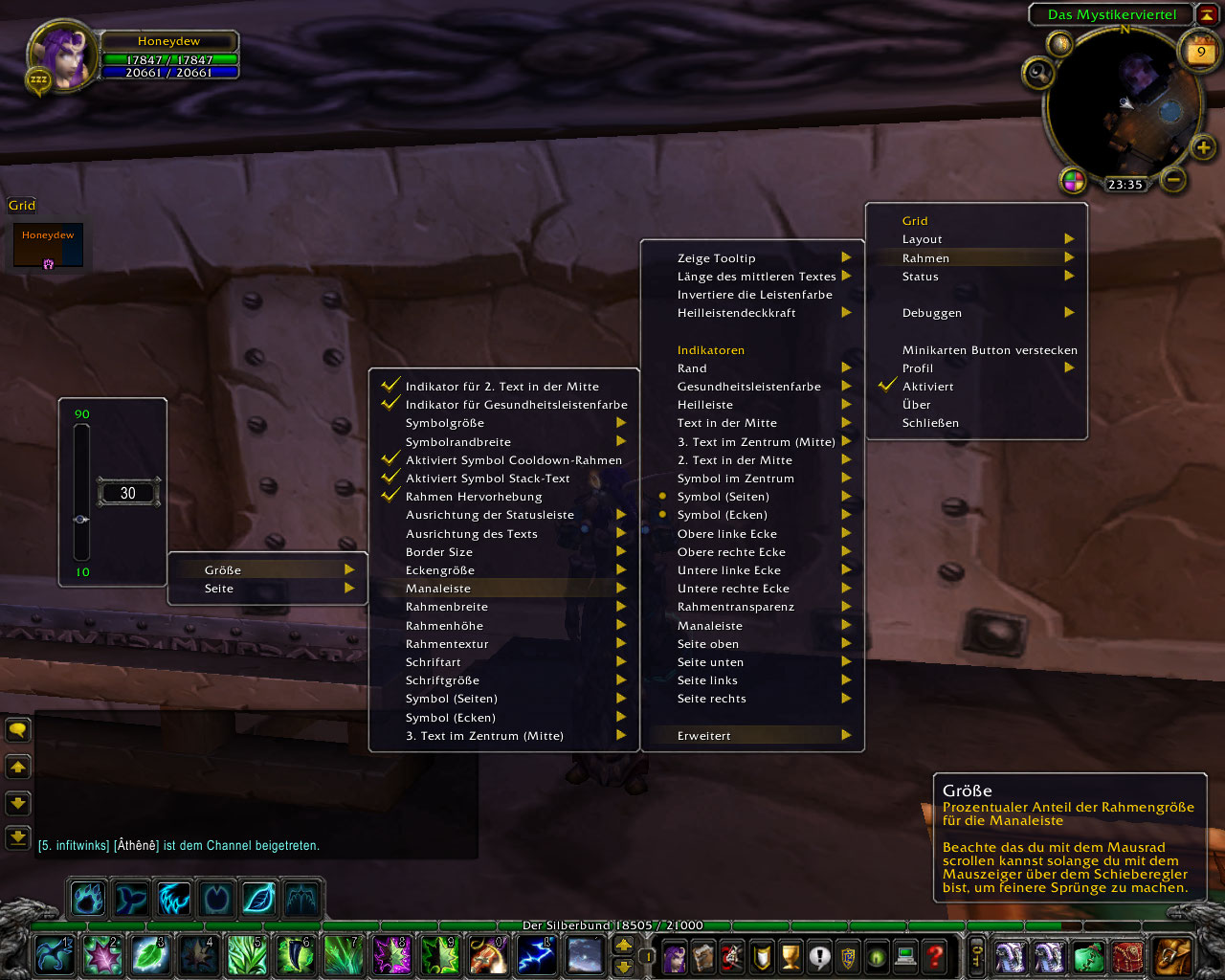
Task: Open the Schriftart submenu
Action: (434, 662)
